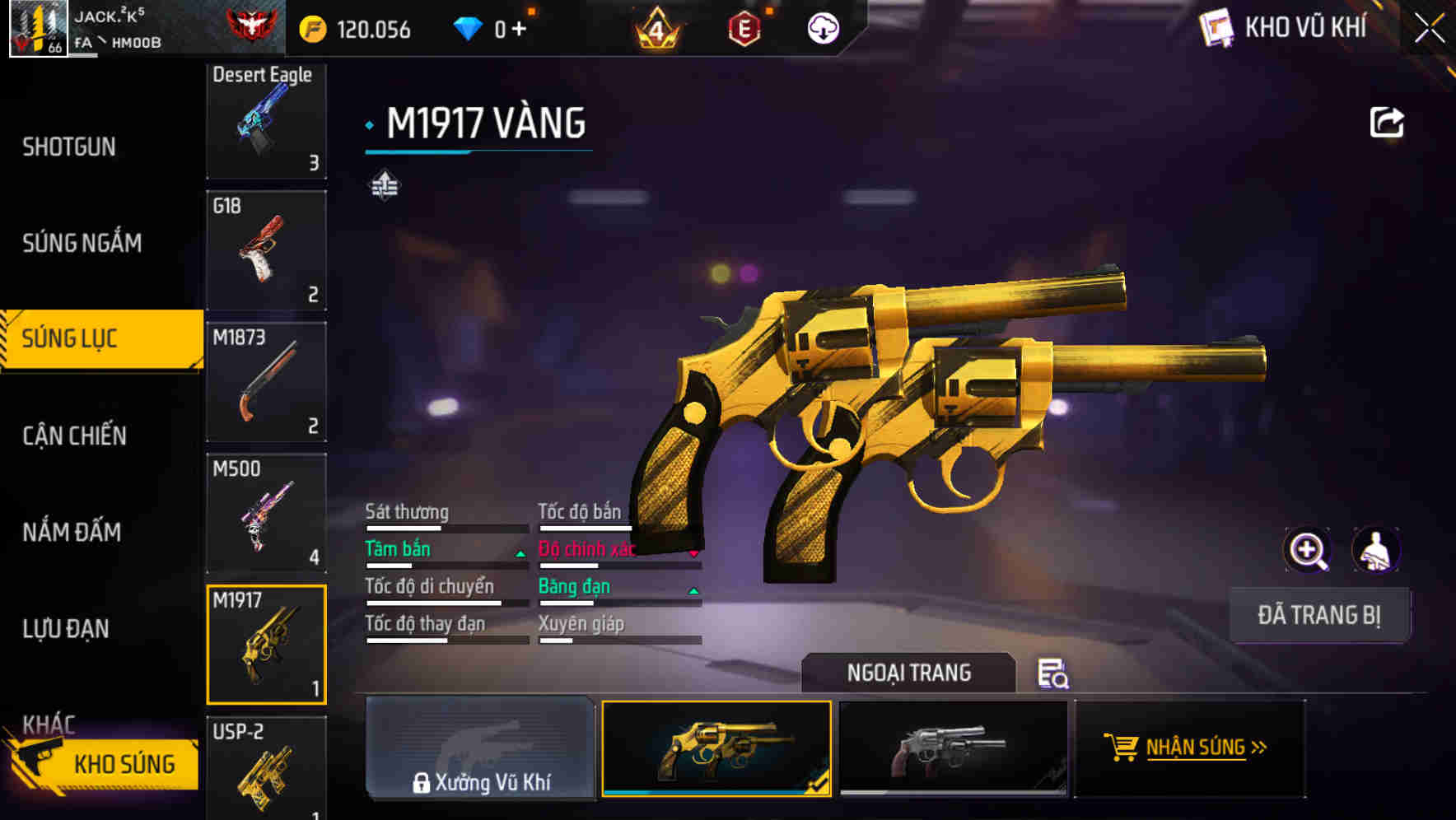Click the Đã Trang Bị button

tap(1319, 615)
